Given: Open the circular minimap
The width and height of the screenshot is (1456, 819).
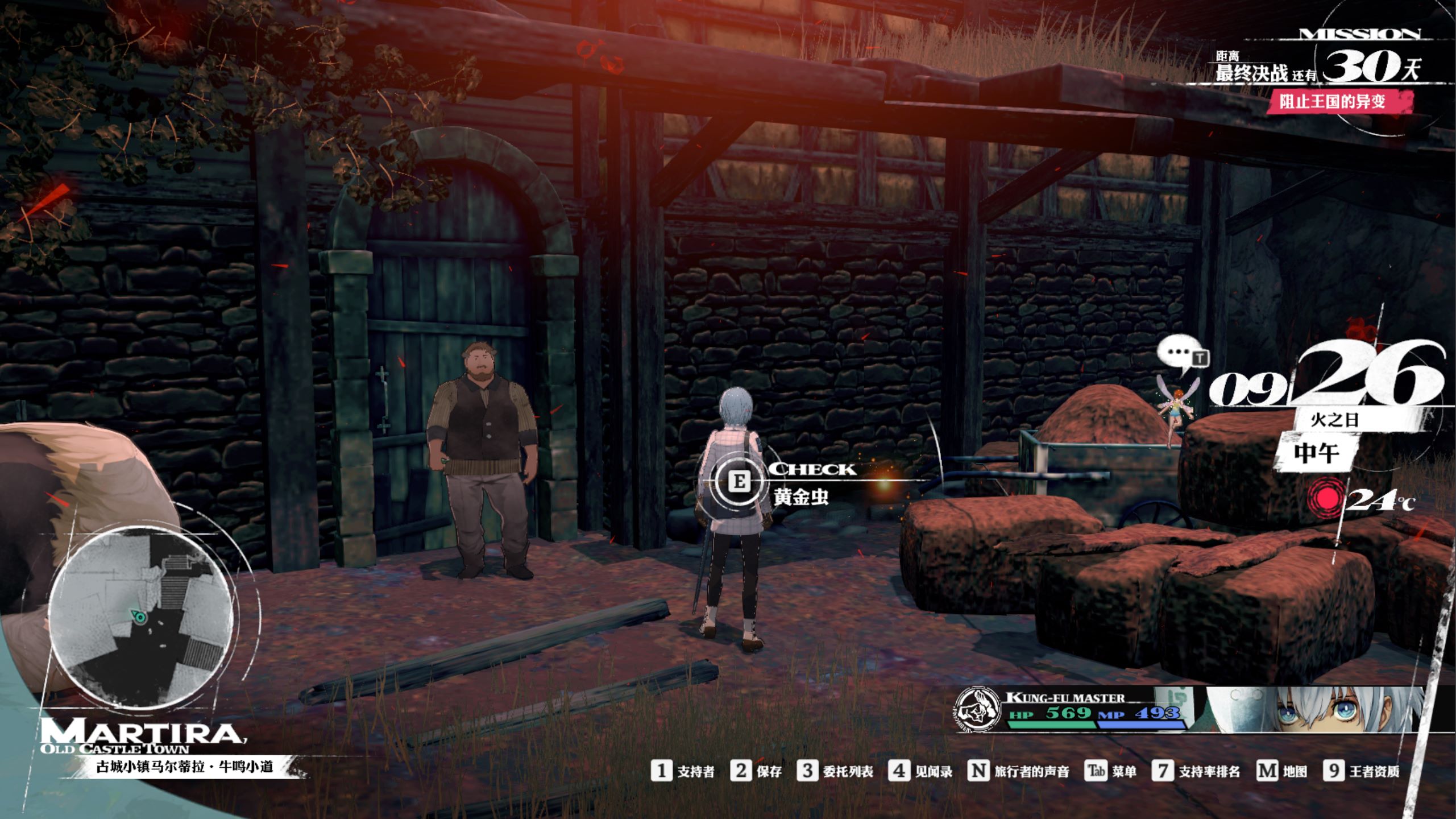Looking at the screenshot, I should click(x=140, y=615).
